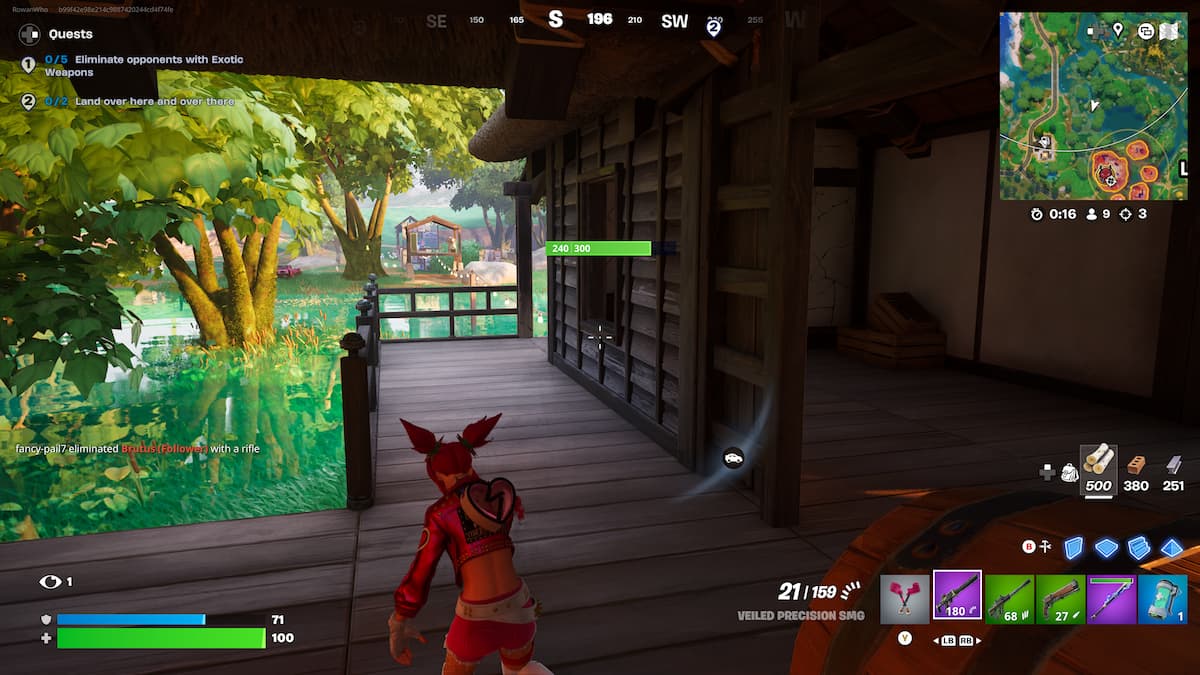Viewport: 1200px width, 675px height.
Task: Choose the green rifle with 68 ammo
Action: (1009, 598)
